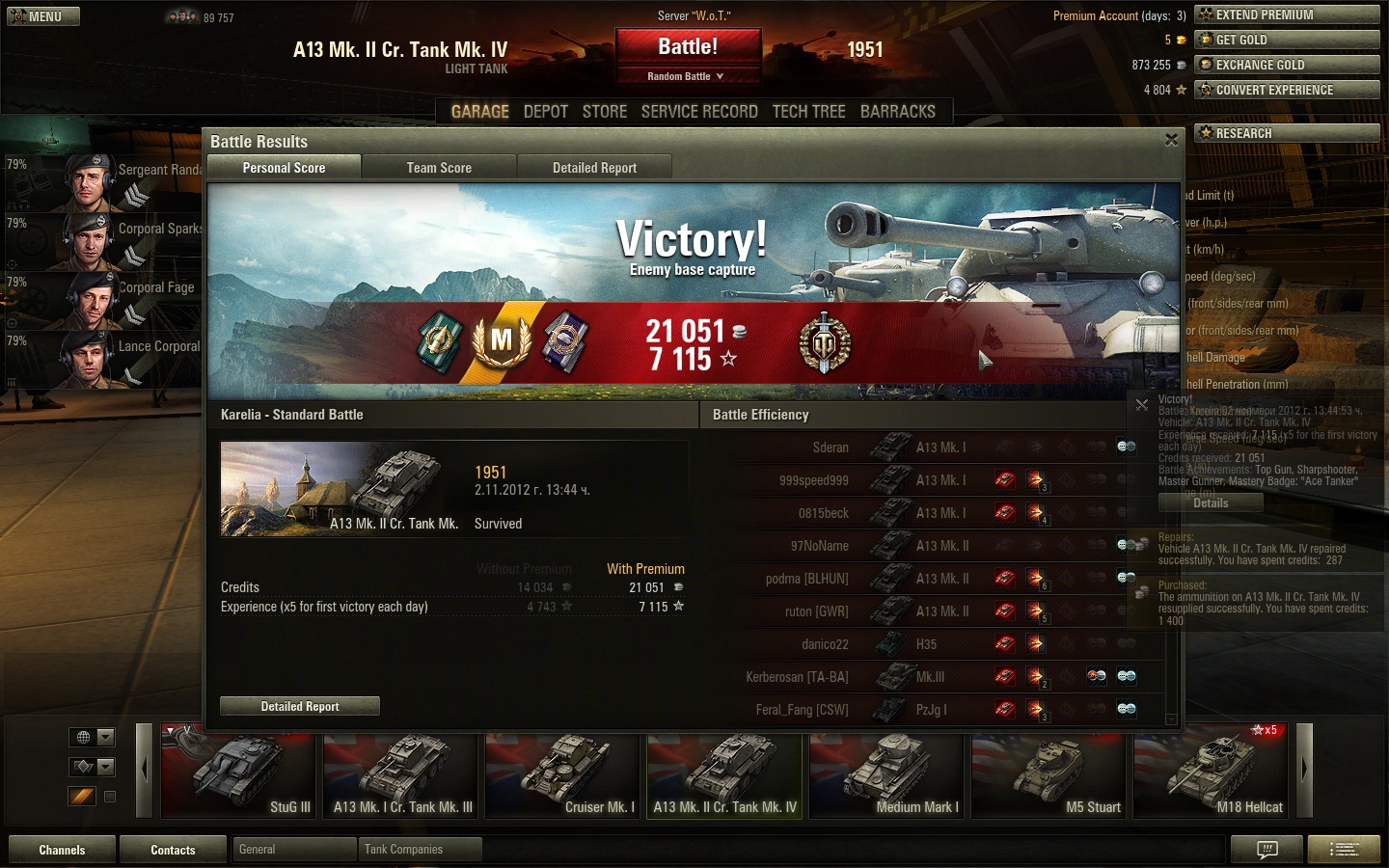Select the M18 Hellcat tank
1389x868 pixels.
1211,773
